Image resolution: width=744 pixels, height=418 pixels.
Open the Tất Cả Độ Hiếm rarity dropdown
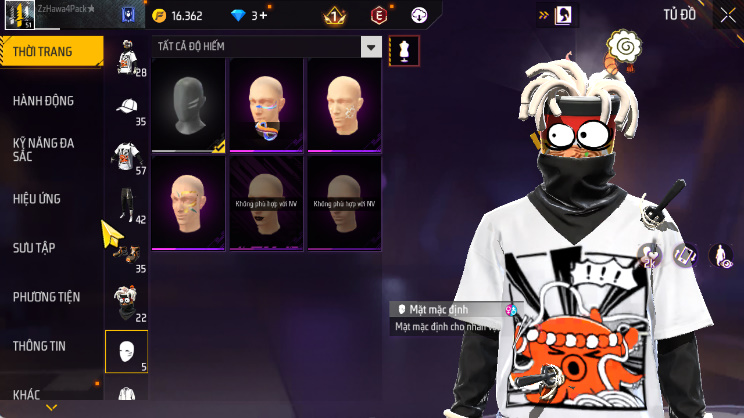267,47
